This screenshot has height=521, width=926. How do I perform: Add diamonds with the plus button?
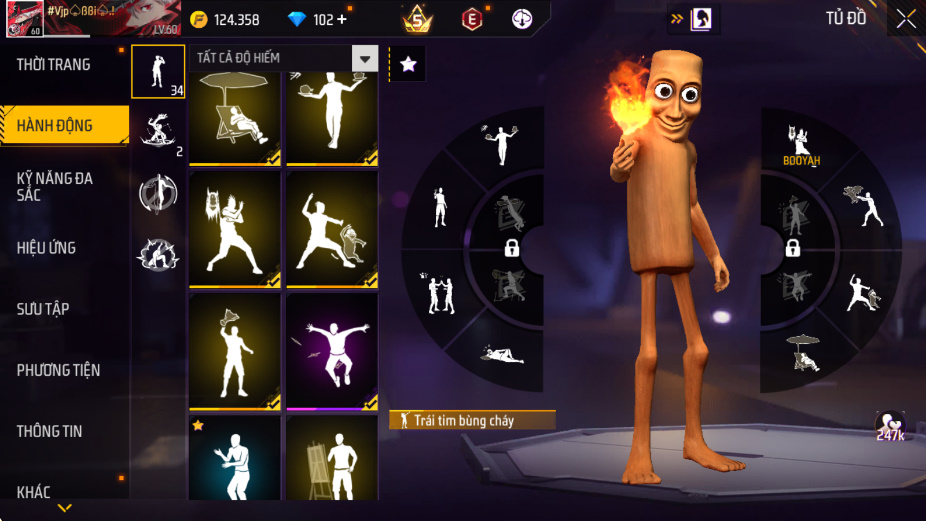point(343,20)
